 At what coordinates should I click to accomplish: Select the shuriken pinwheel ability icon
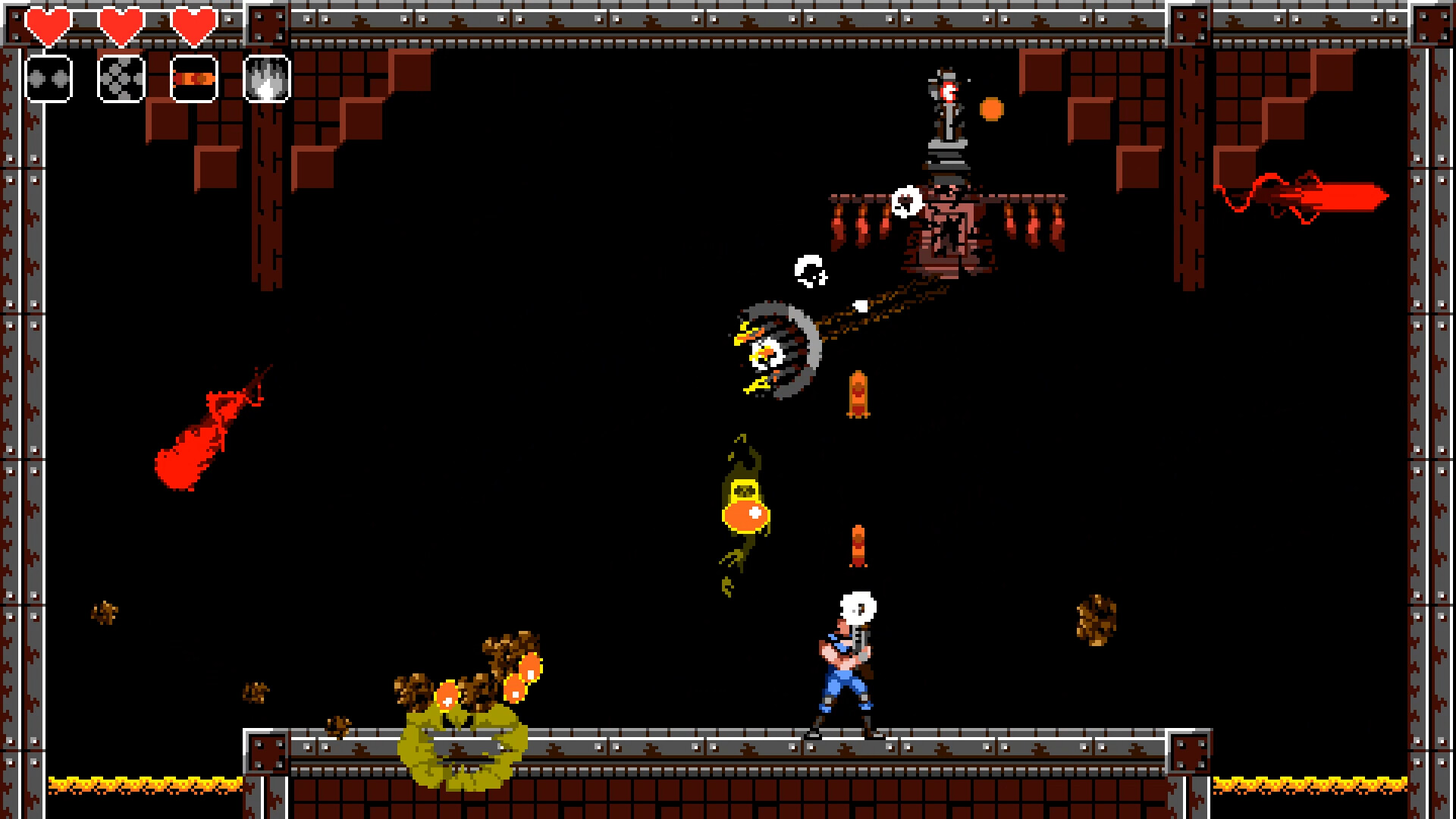pos(121,78)
